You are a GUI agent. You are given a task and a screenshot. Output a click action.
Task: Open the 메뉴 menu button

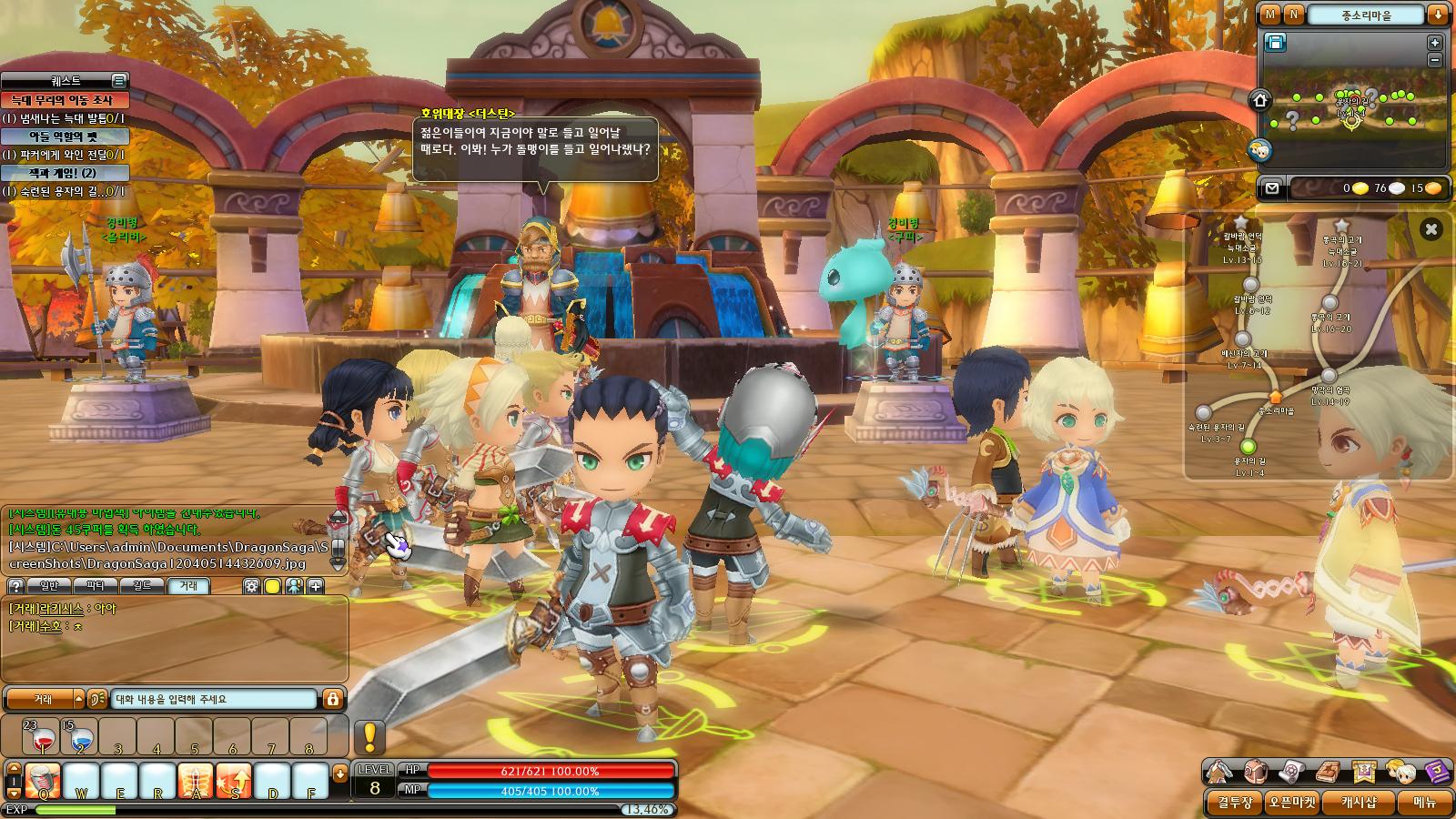click(1424, 803)
